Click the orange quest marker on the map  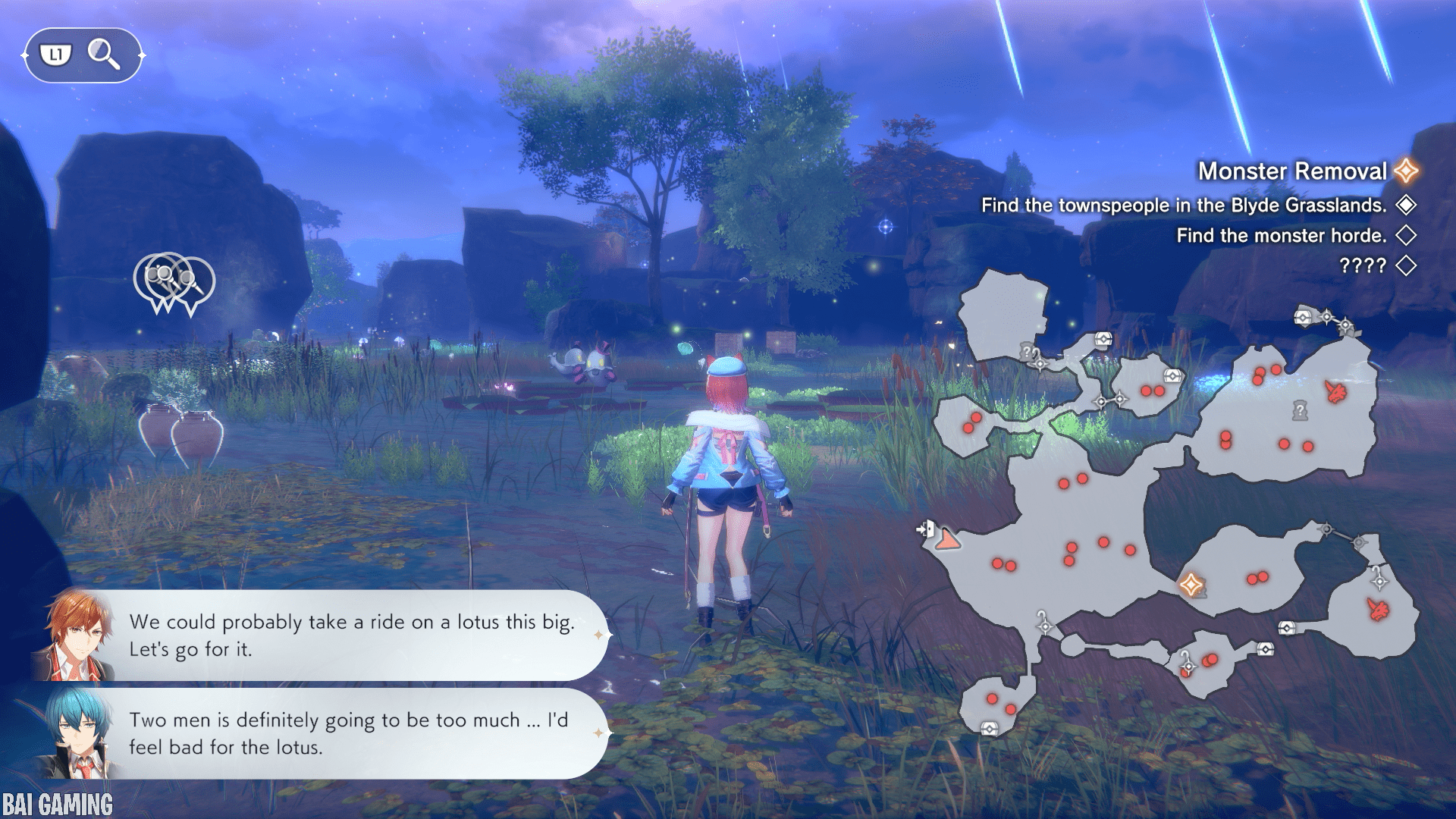click(x=1190, y=585)
